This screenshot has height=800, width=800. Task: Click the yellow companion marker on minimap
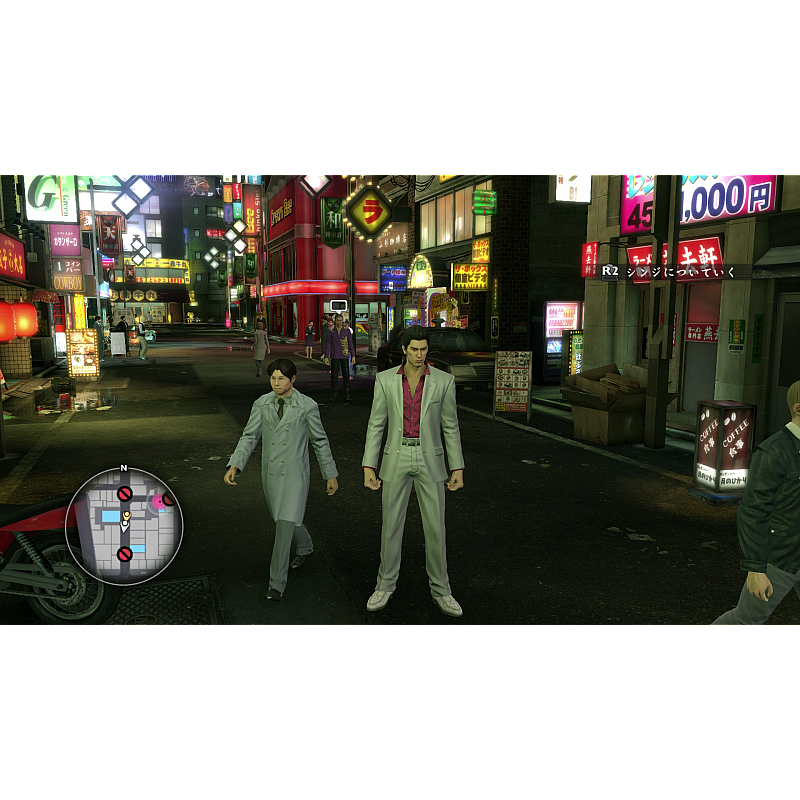(126, 514)
